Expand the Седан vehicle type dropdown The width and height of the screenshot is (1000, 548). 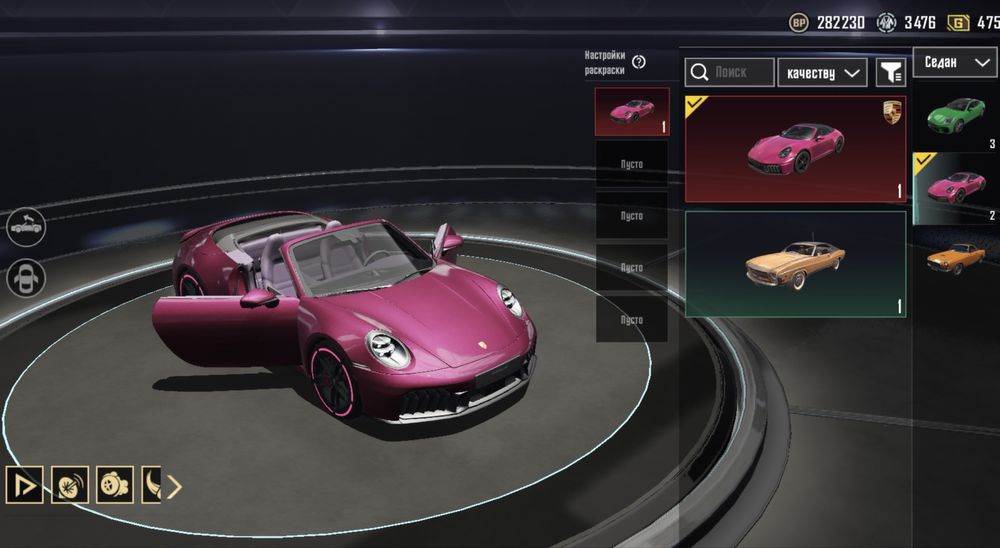pyautogui.click(x=954, y=62)
